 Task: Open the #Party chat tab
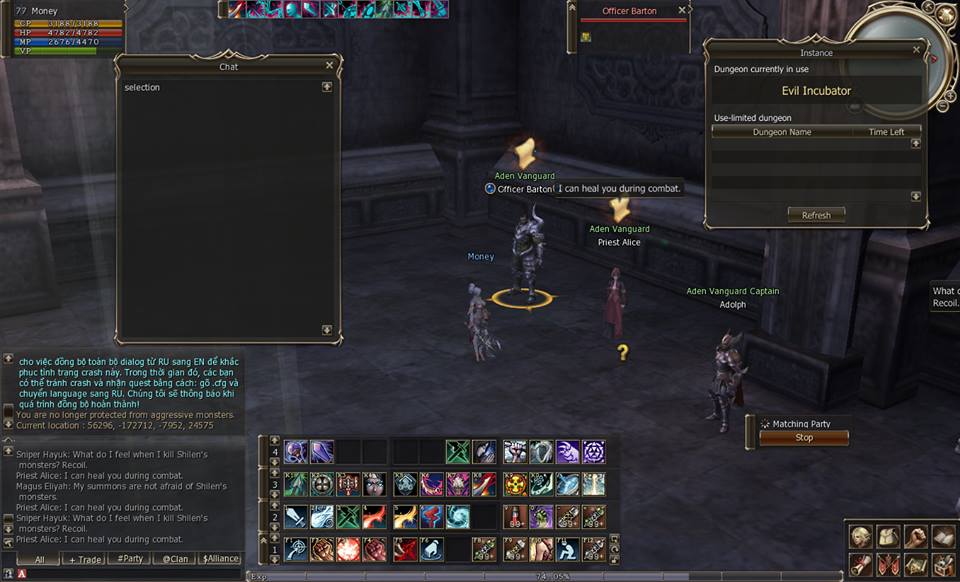[x=130, y=559]
